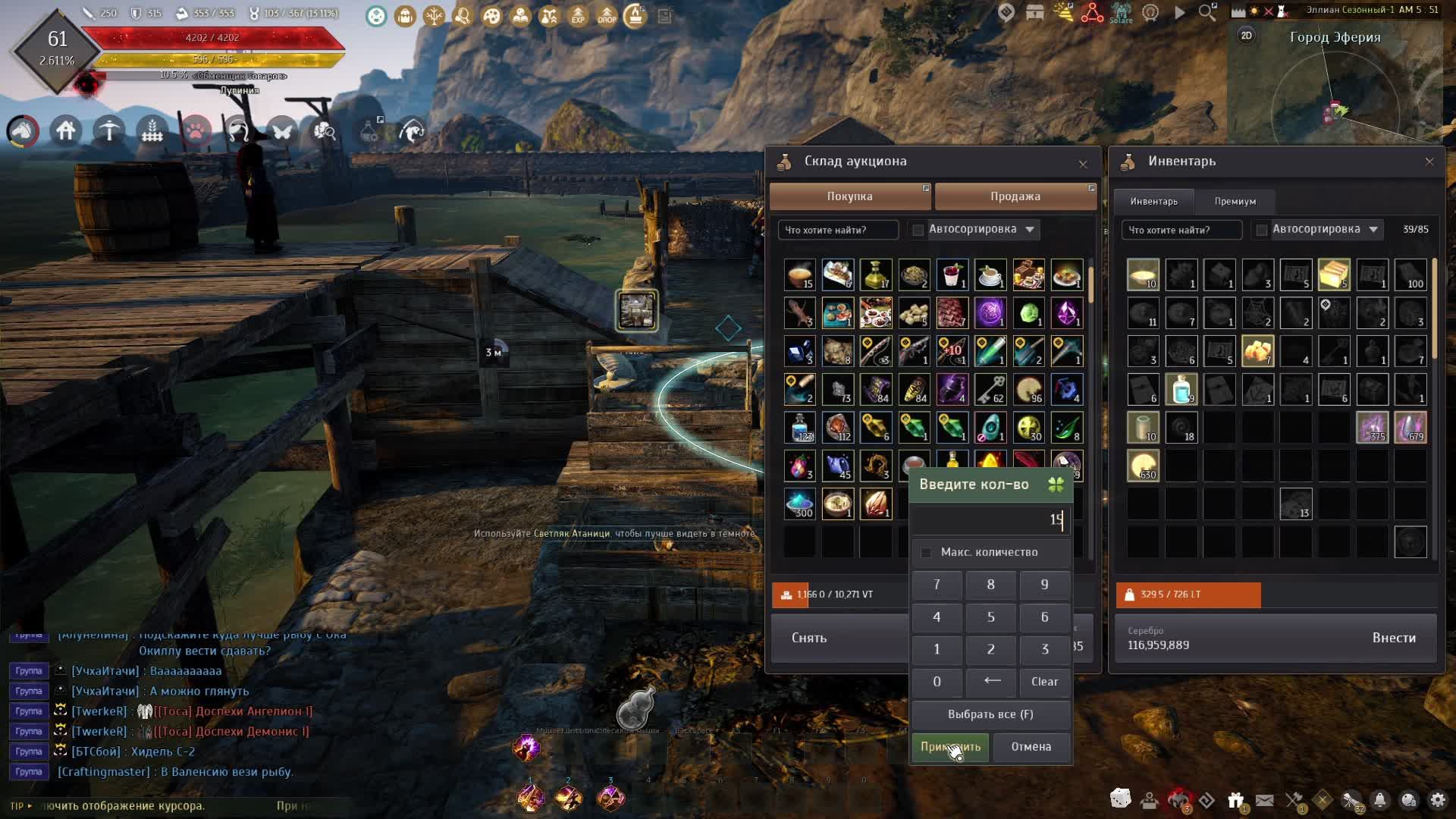Click the warehouse search field
The height and width of the screenshot is (819, 1456).
pos(837,230)
